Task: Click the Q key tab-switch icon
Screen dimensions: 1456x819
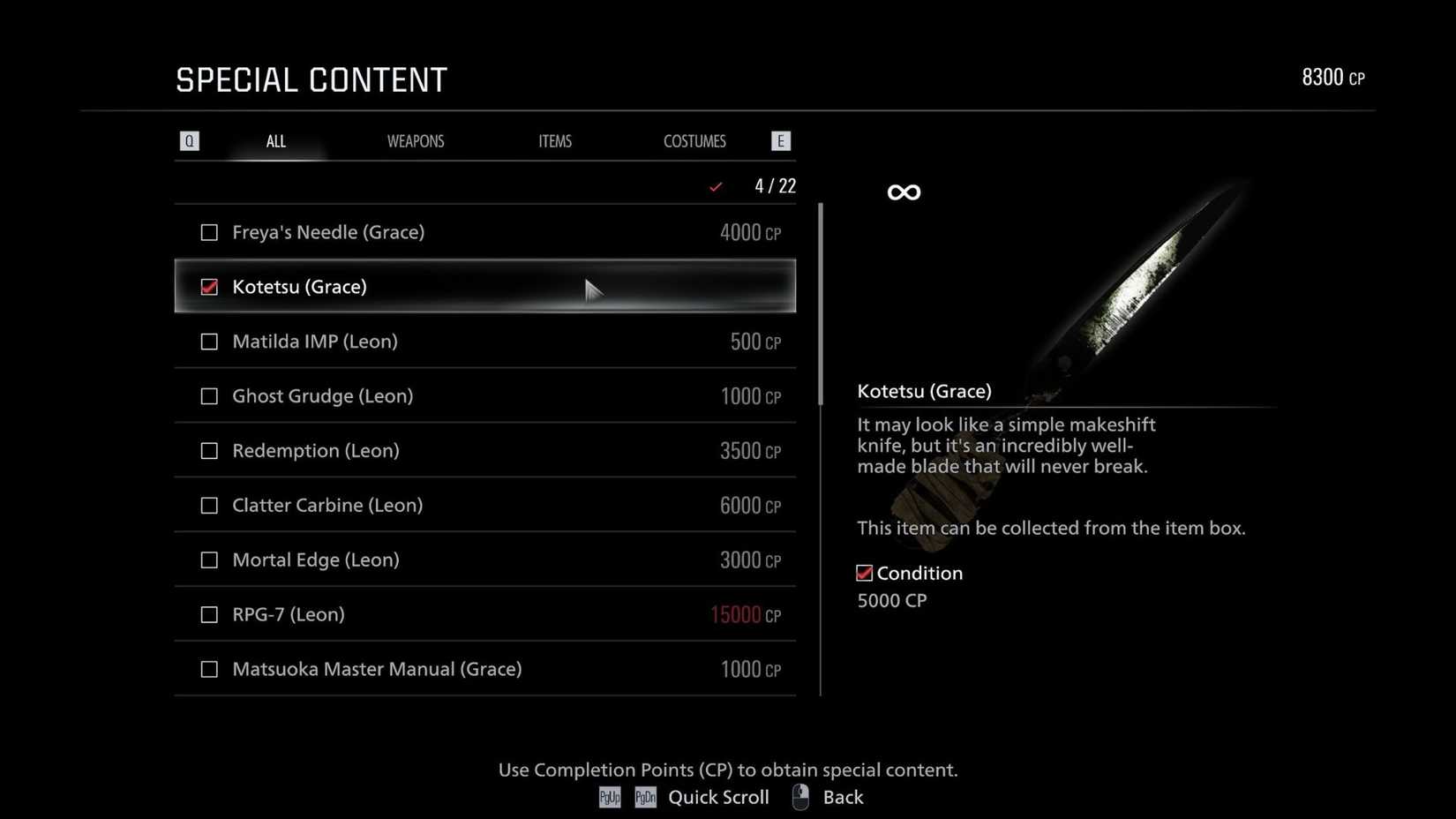Action: pos(189,140)
